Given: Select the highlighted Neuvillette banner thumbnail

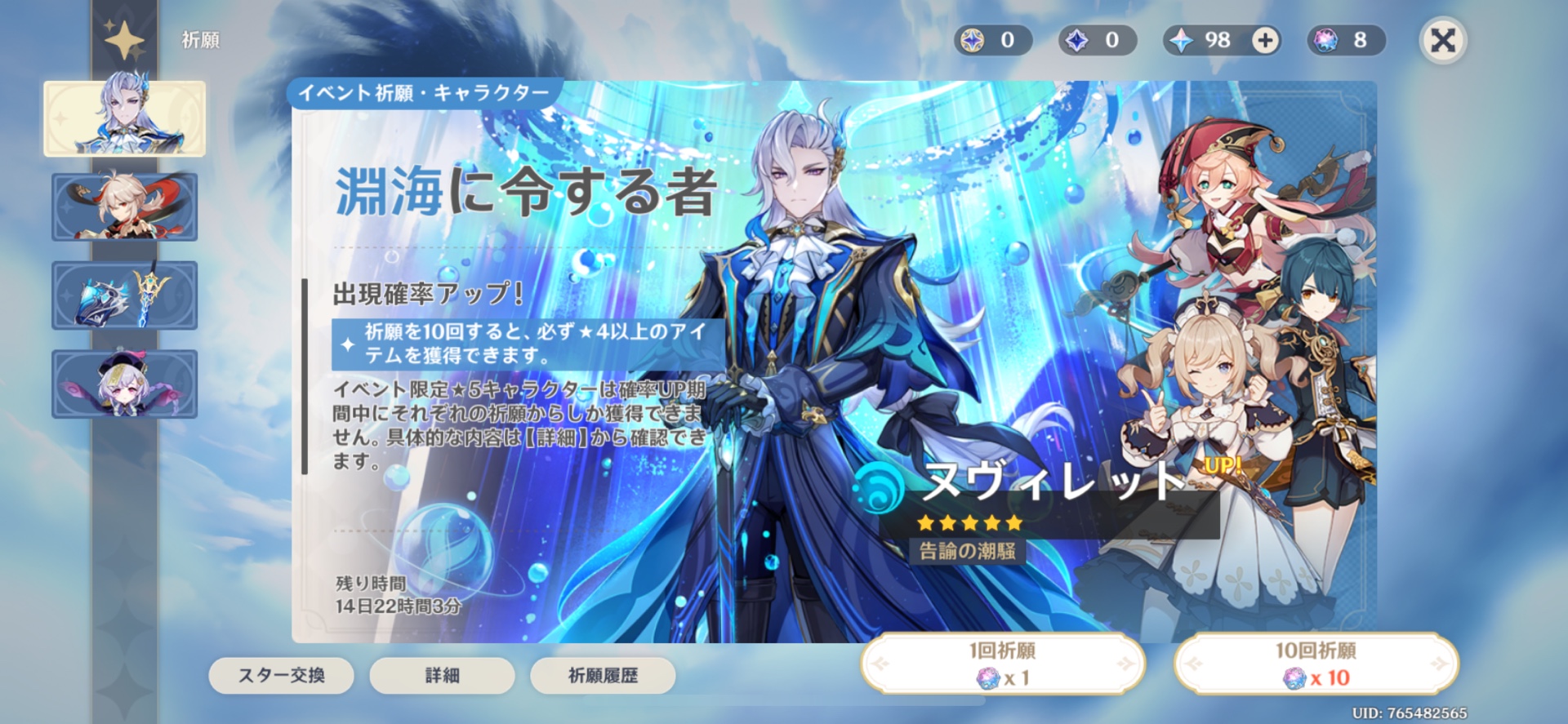Looking at the screenshot, I should pos(124,118).
